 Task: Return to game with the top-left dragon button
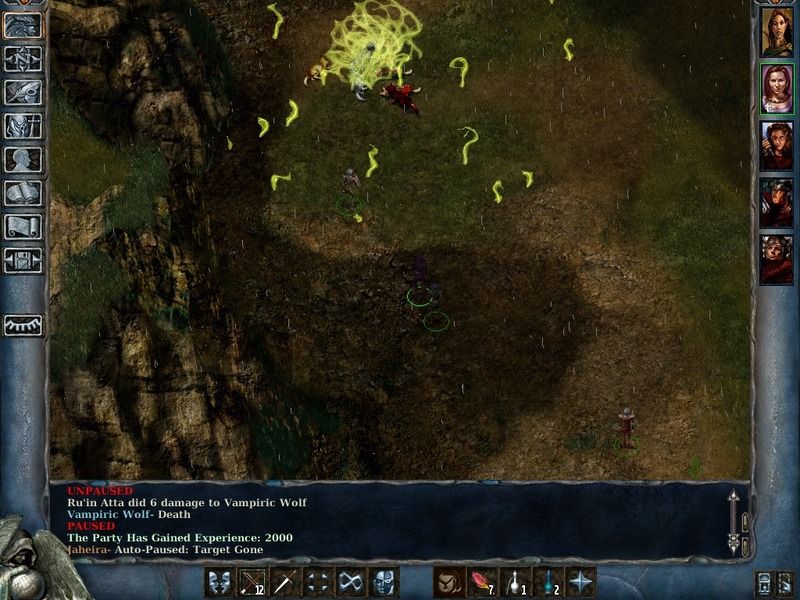click(23, 25)
